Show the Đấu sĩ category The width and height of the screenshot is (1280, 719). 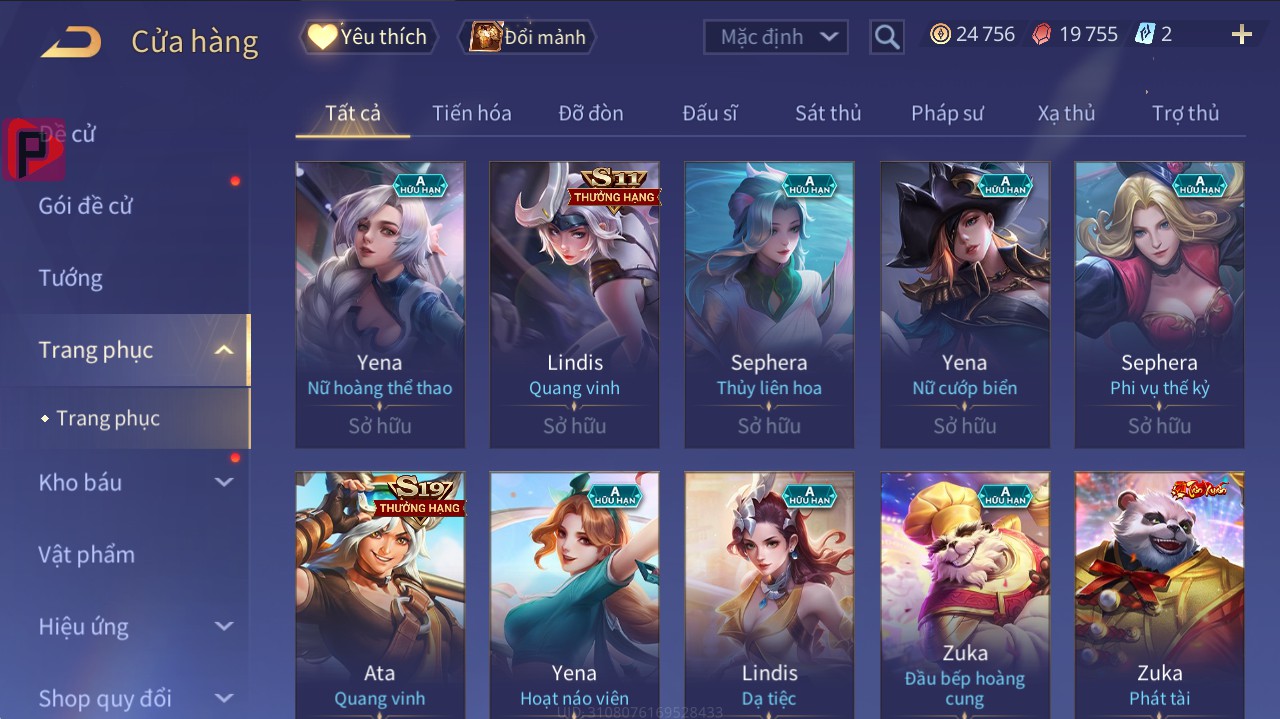pos(709,113)
